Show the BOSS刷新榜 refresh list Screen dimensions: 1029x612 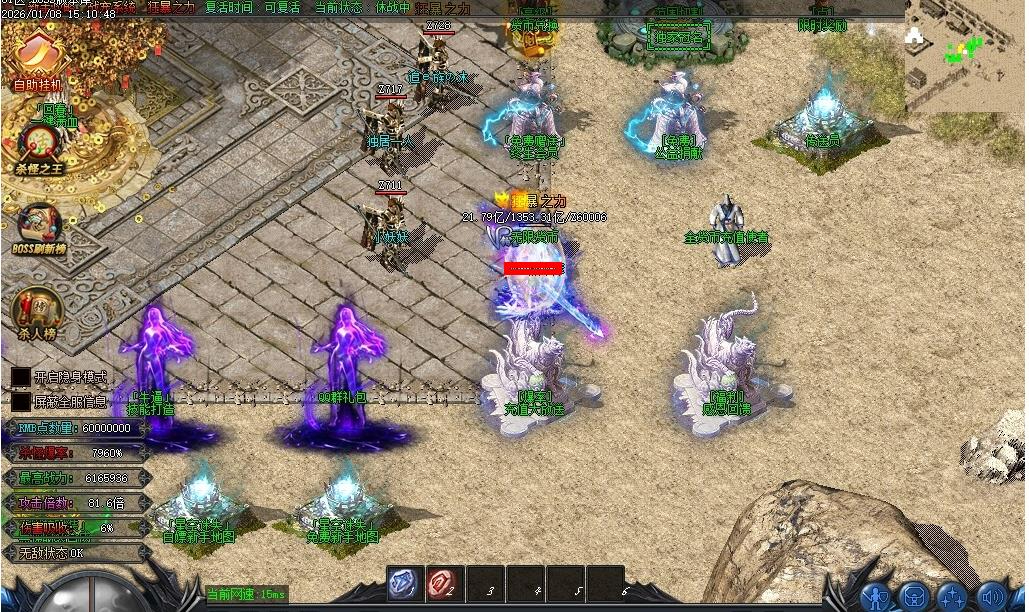coord(38,226)
